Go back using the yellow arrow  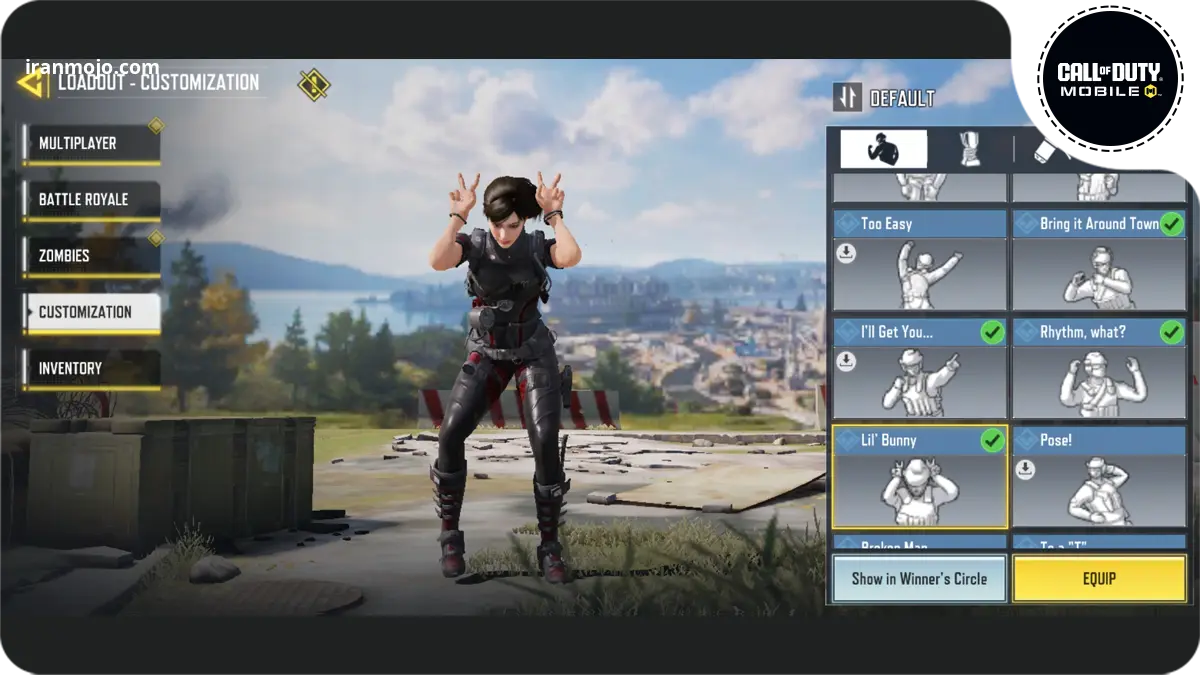point(32,82)
